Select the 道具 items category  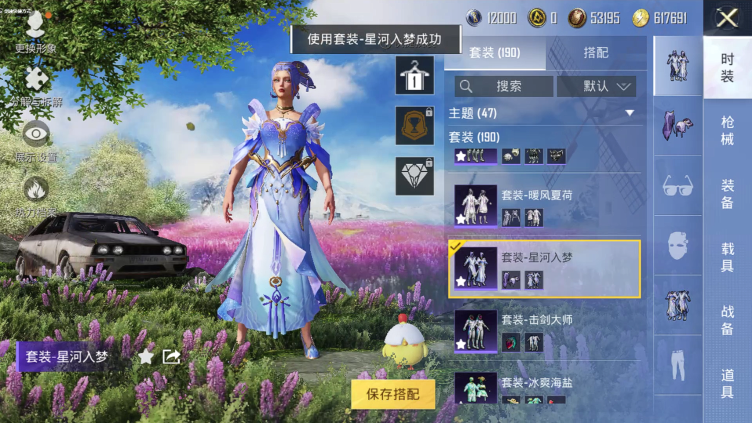click(727, 383)
